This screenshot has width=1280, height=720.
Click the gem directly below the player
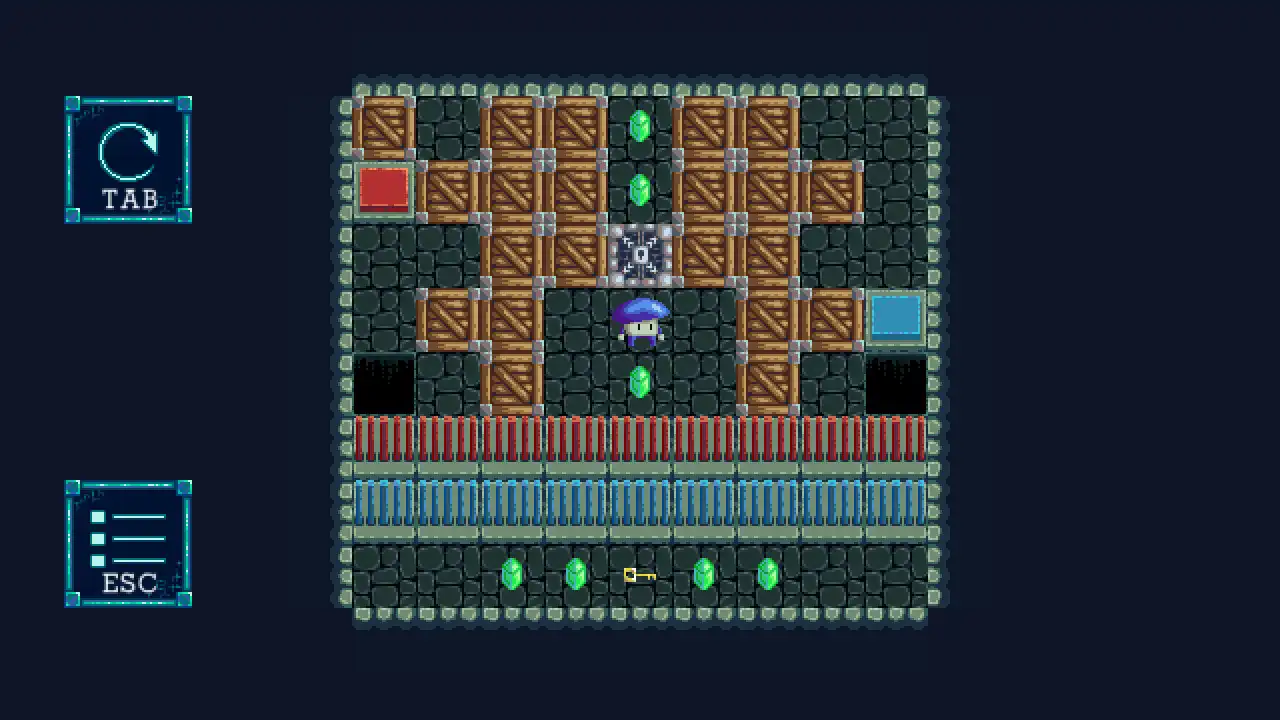[640, 381]
